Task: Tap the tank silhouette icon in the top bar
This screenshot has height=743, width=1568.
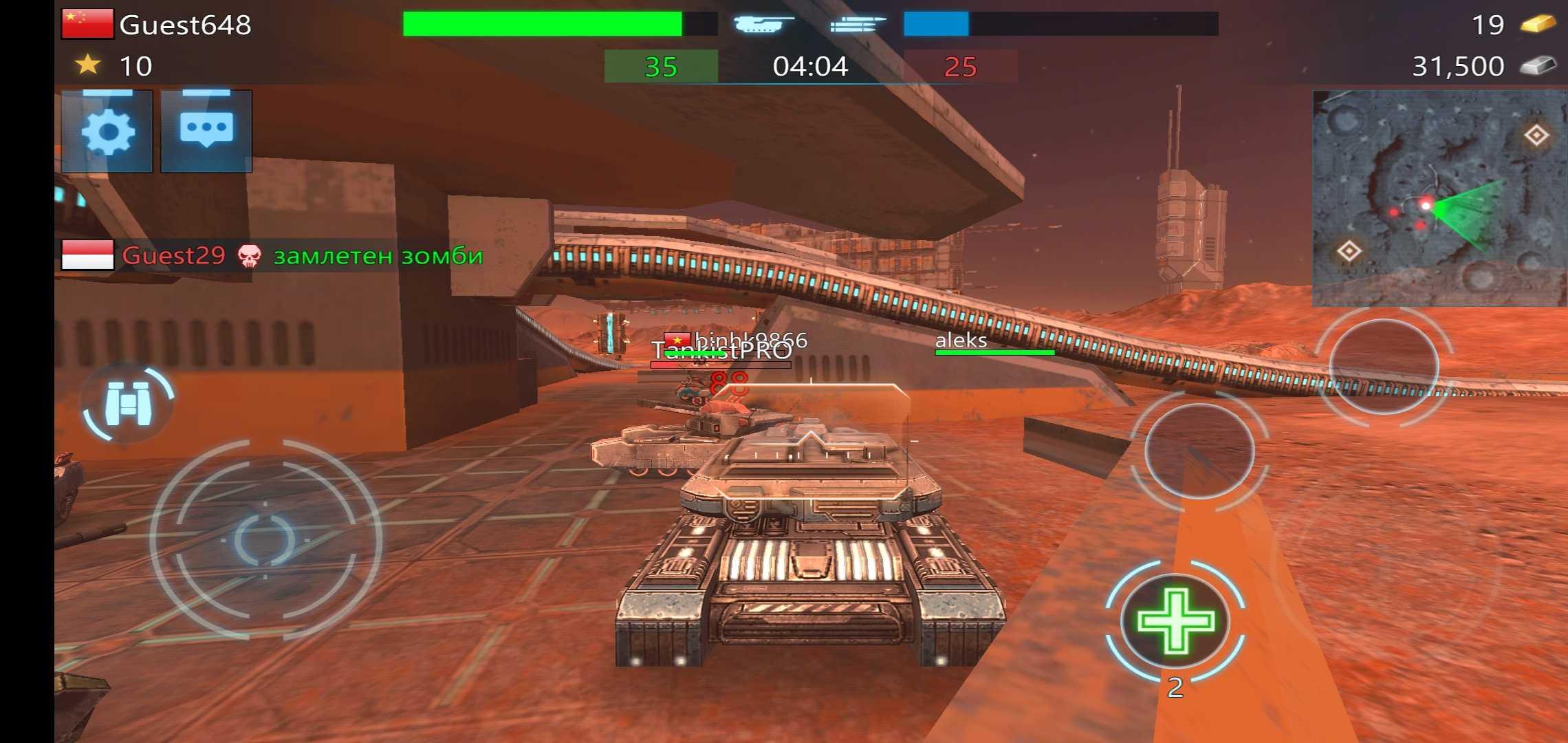Action: click(760, 25)
